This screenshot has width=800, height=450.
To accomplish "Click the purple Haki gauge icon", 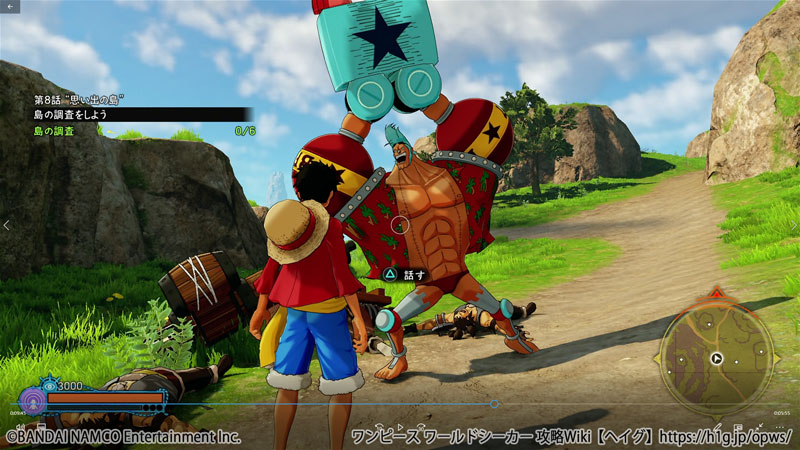I will tap(31, 400).
